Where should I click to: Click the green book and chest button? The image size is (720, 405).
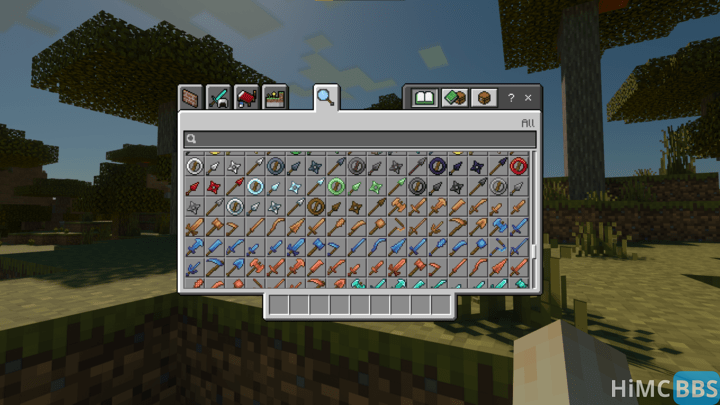pos(454,98)
